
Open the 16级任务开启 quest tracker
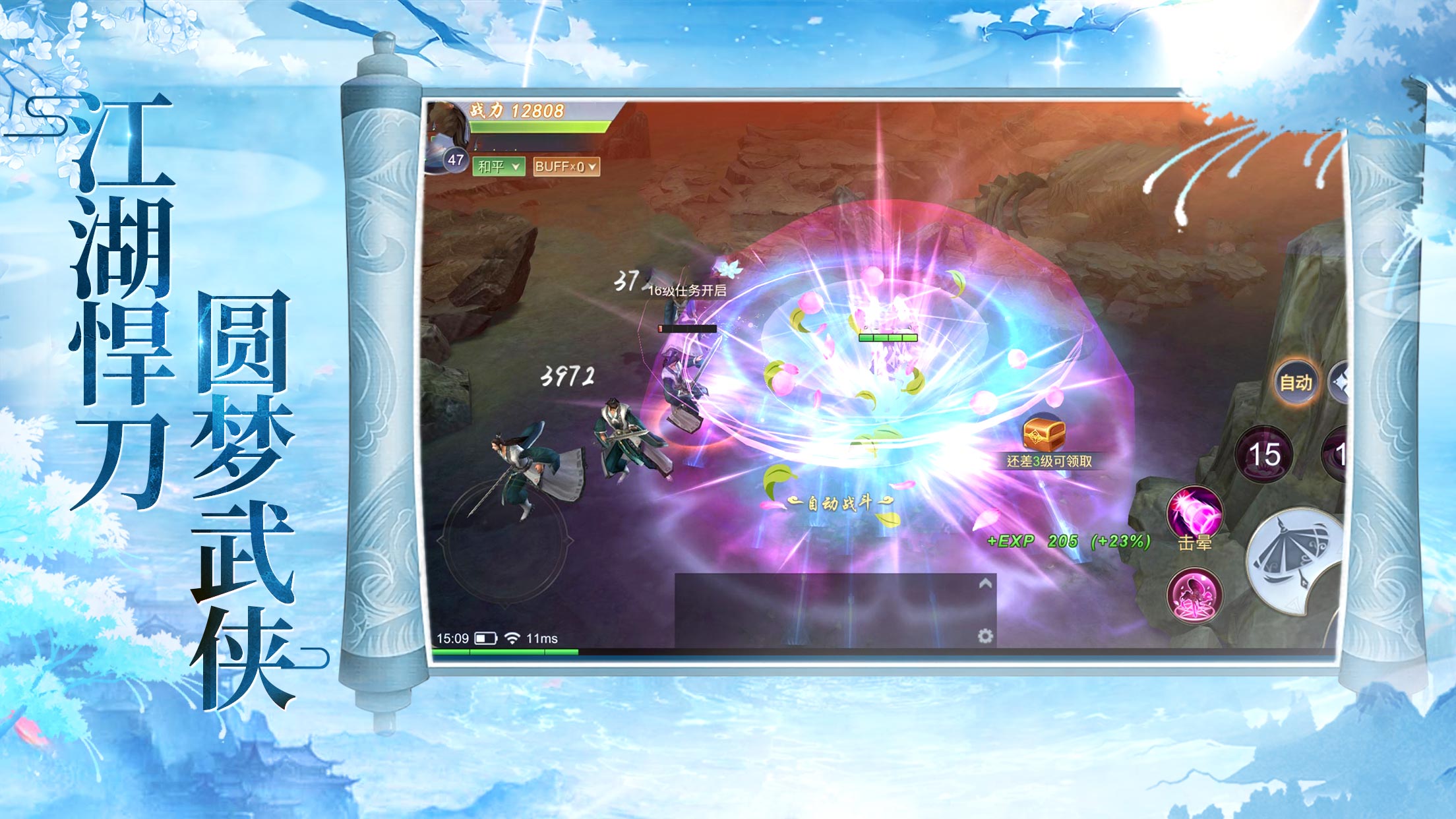tap(687, 290)
